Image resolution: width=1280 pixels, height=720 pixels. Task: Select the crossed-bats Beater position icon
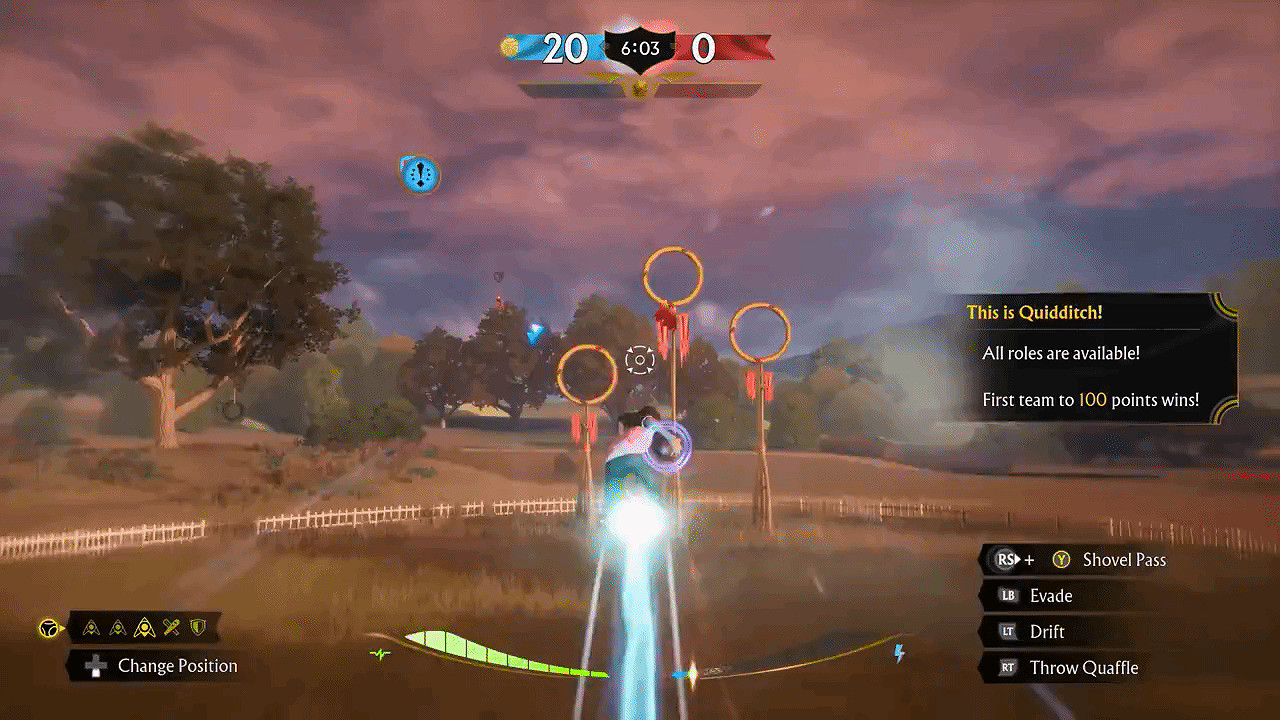[172, 628]
